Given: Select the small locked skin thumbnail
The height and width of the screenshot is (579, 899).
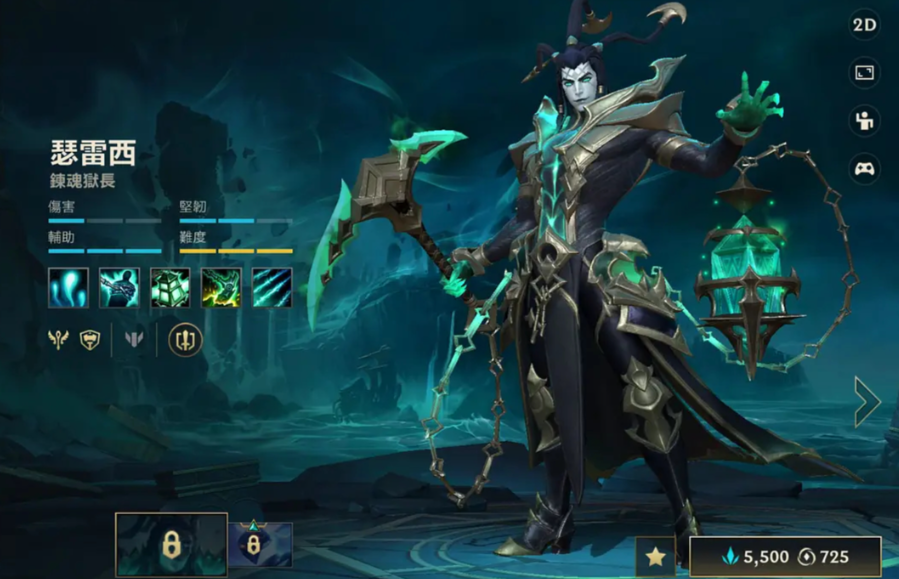Looking at the screenshot, I should [x=260, y=546].
